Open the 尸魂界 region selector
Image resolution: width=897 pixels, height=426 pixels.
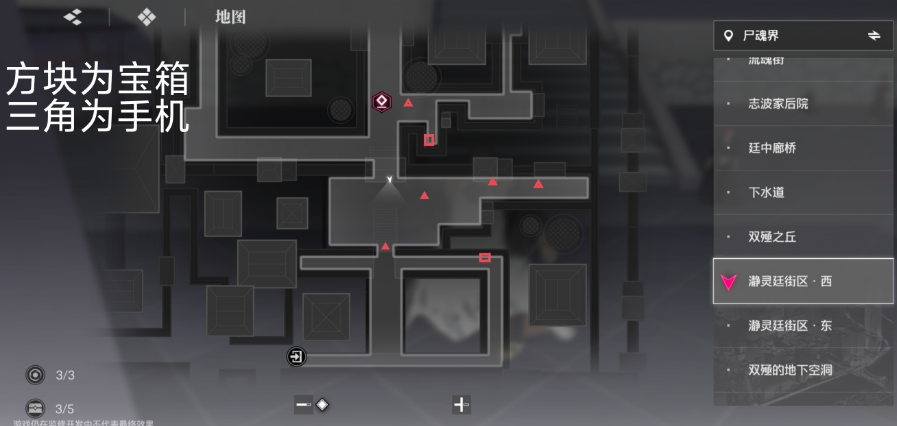pyautogui.click(x=803, y=36)
